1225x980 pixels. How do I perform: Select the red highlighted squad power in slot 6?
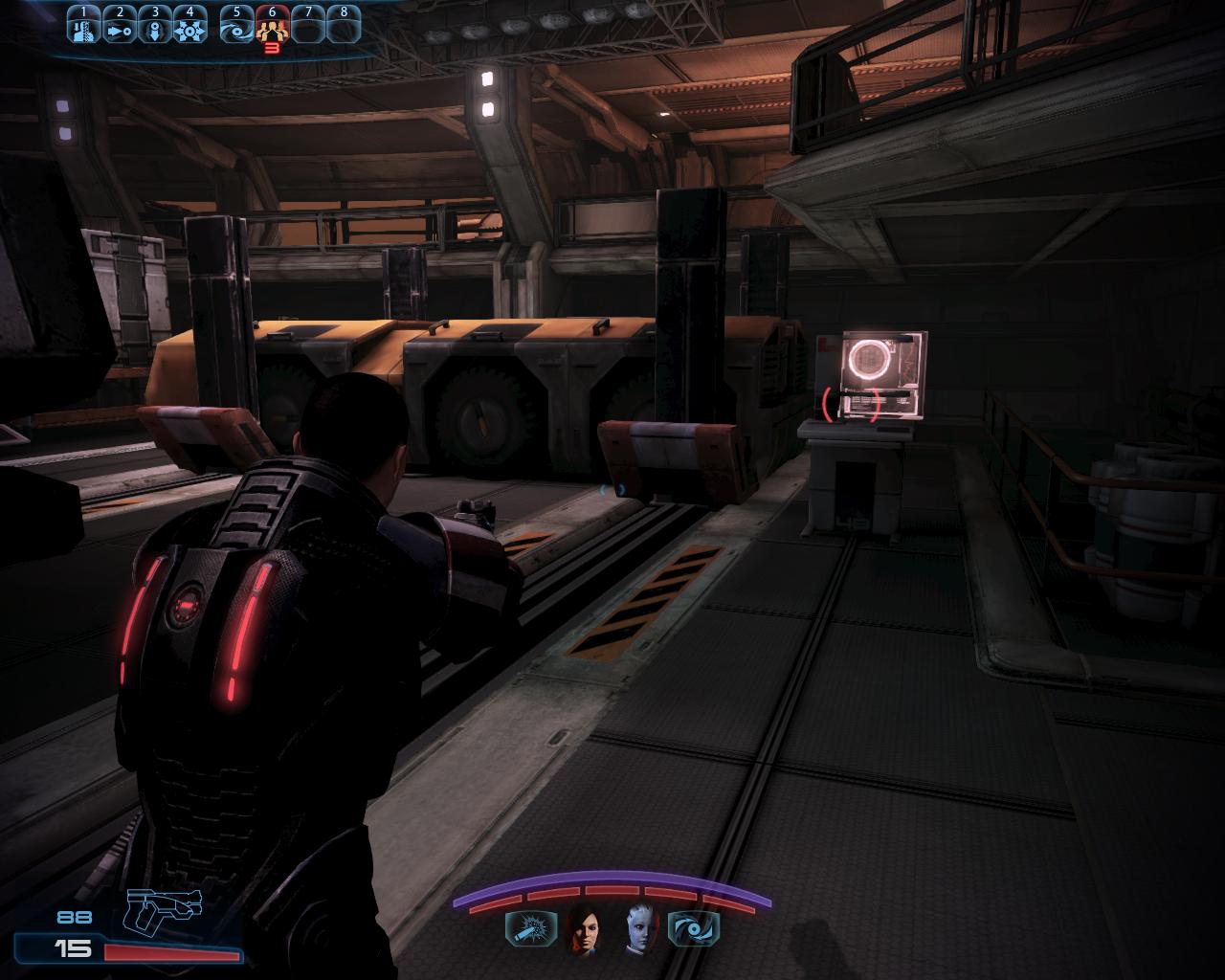coord(272,29)
